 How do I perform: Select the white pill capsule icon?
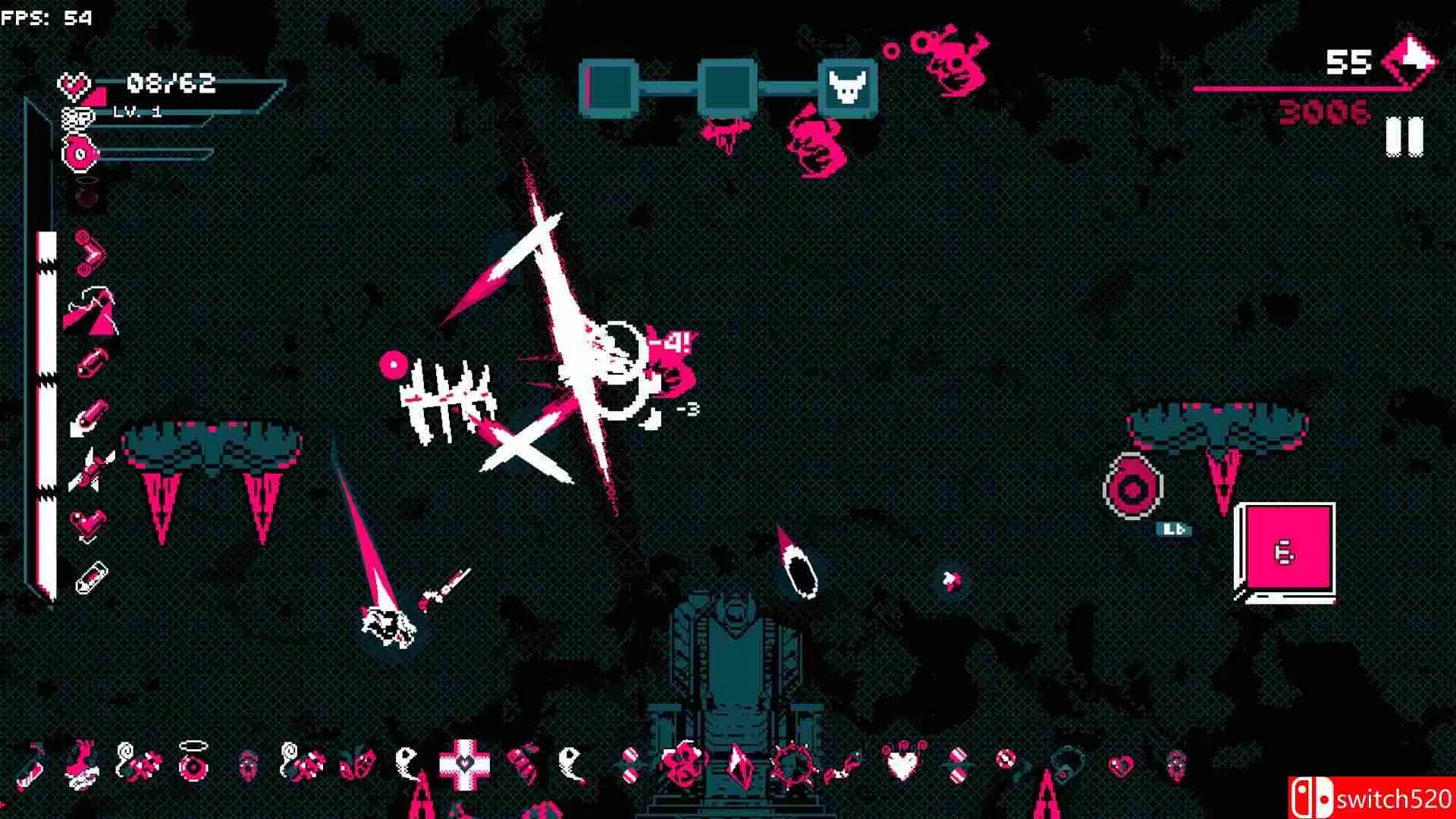click(90, 579)
